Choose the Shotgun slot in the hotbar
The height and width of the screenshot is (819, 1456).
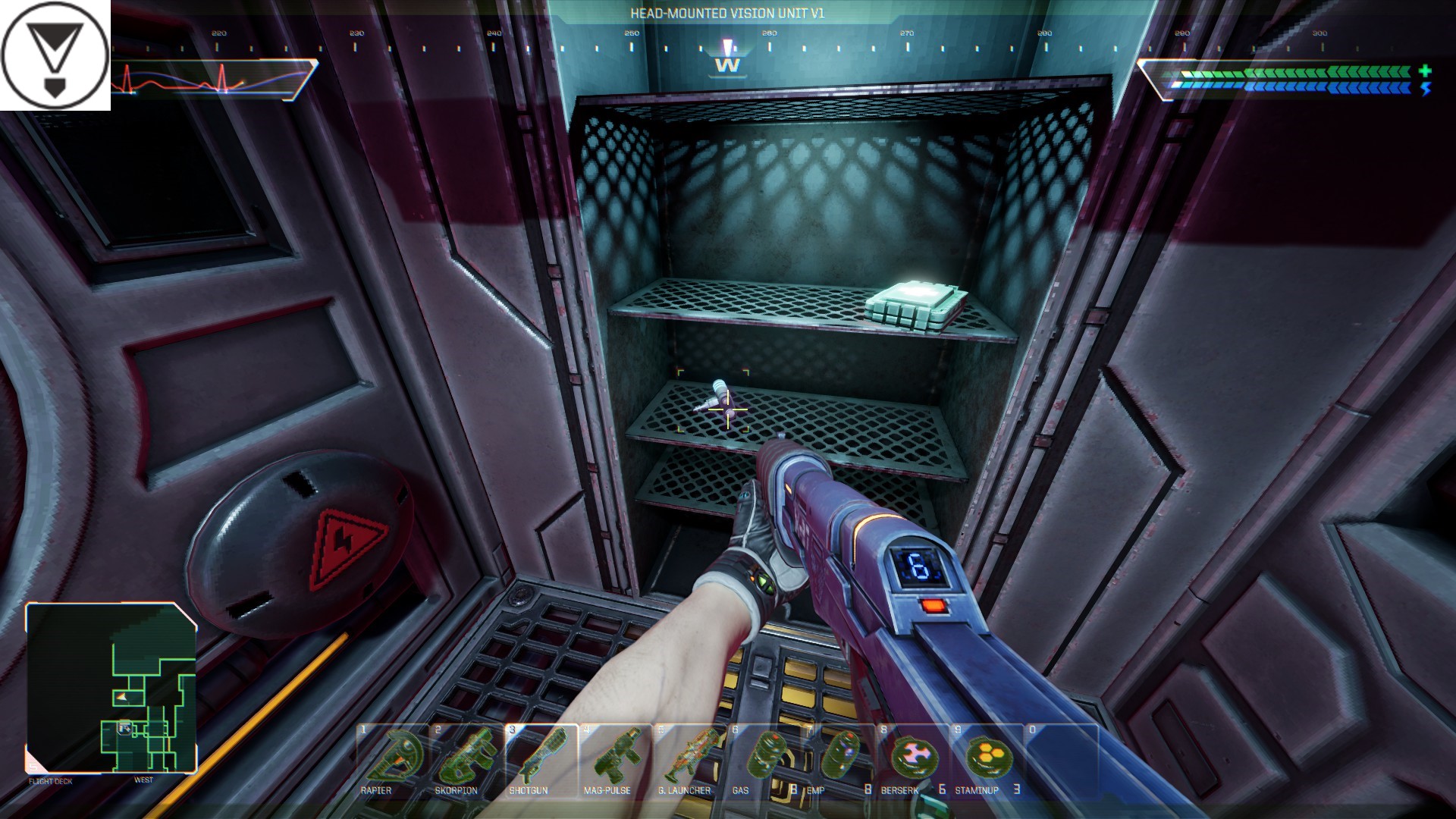541,759
